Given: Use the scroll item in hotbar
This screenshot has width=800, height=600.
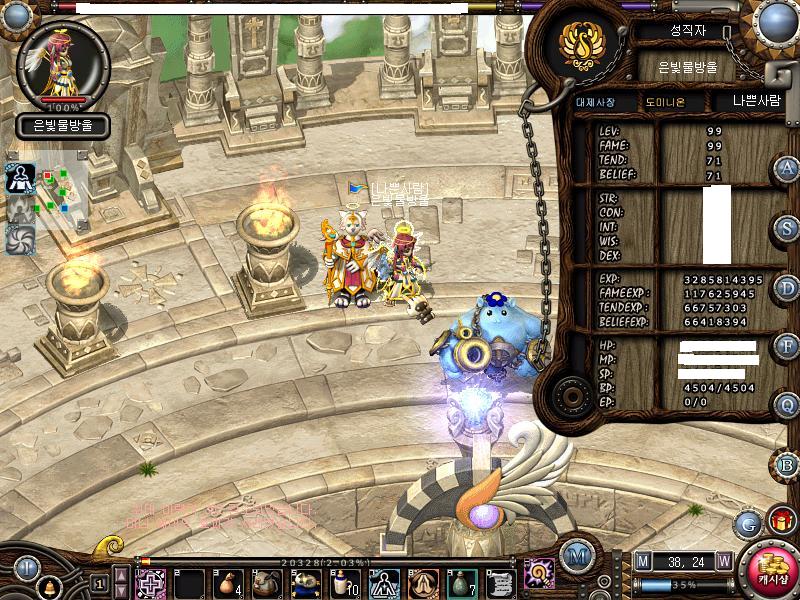Looking at the screenshot, I should click(x=501, y=583).
